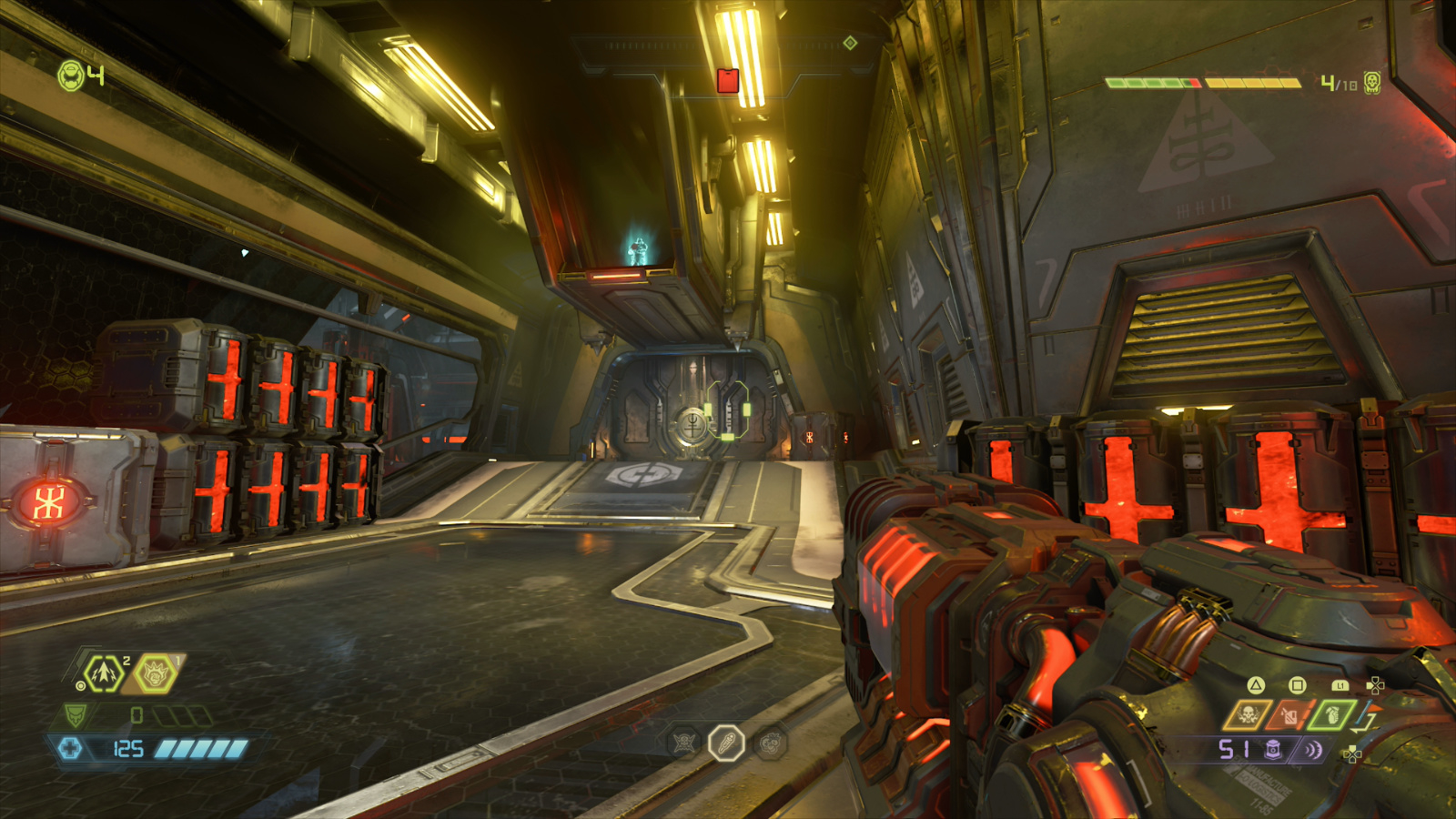This screenshot has width=1456, height=819.
Task: Click the purple fuel canister ammo icon
Action: tap(1272, 750)
